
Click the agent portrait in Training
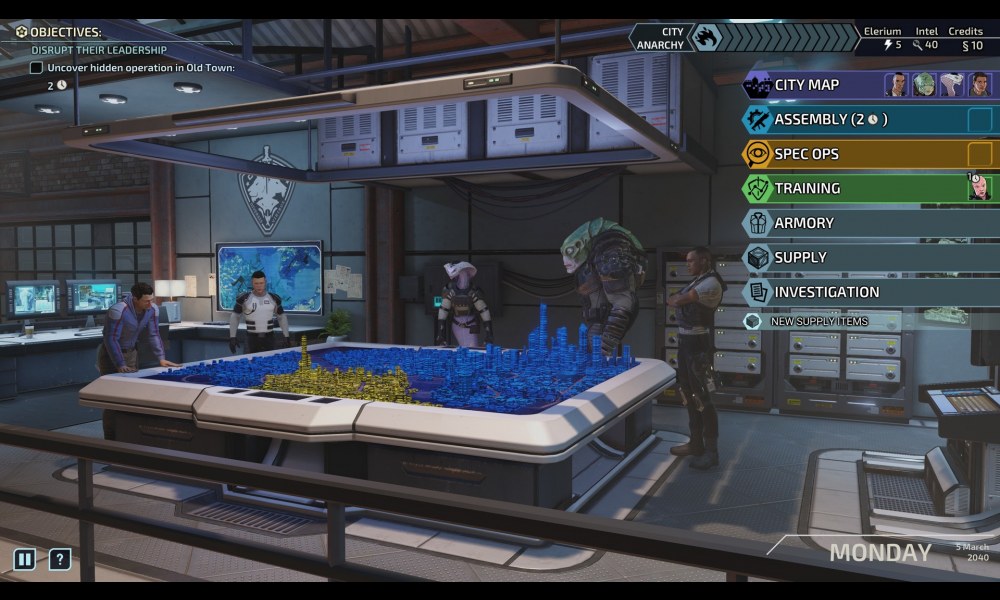click(979, 188)
